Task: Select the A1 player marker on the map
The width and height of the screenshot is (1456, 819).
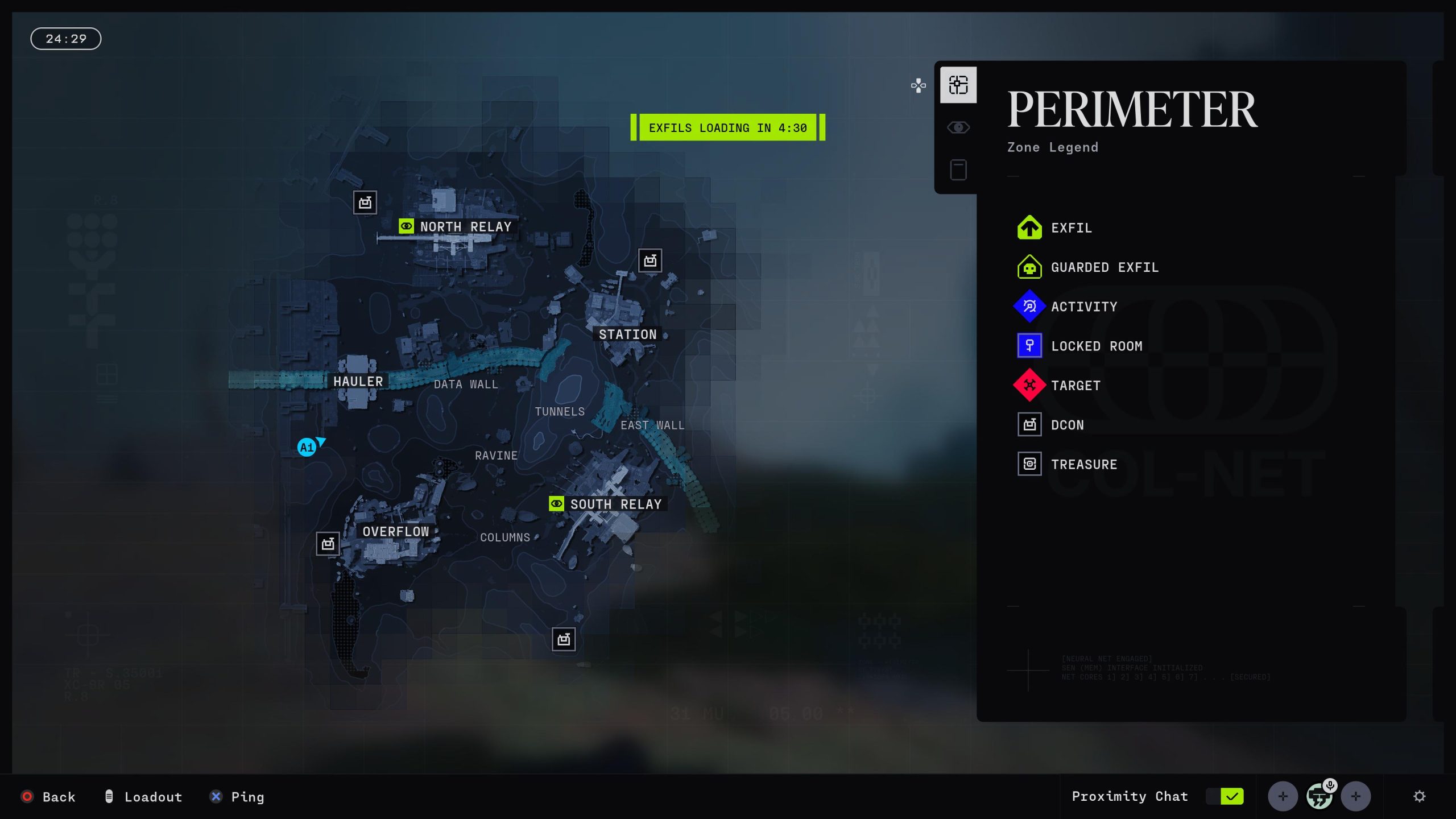Action: (x=307, y=447)
